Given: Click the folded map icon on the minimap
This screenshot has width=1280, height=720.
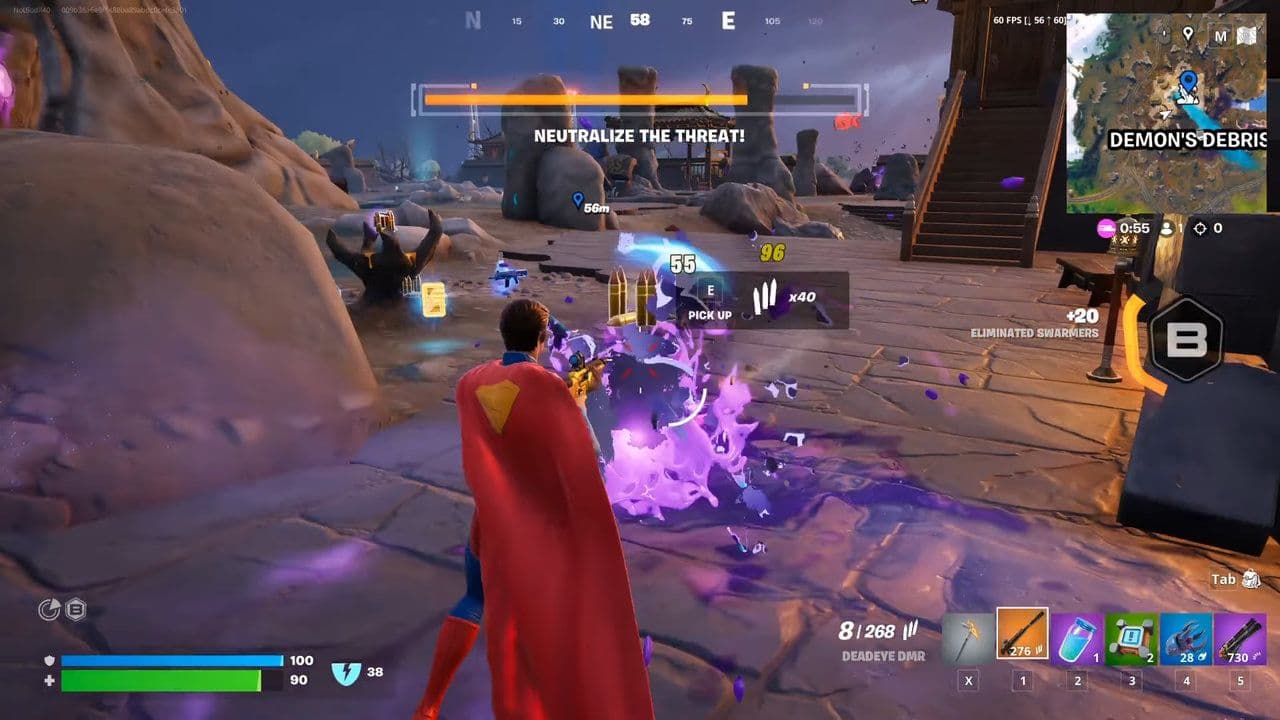Looking at the screenshot, I should click(1246, 36).
